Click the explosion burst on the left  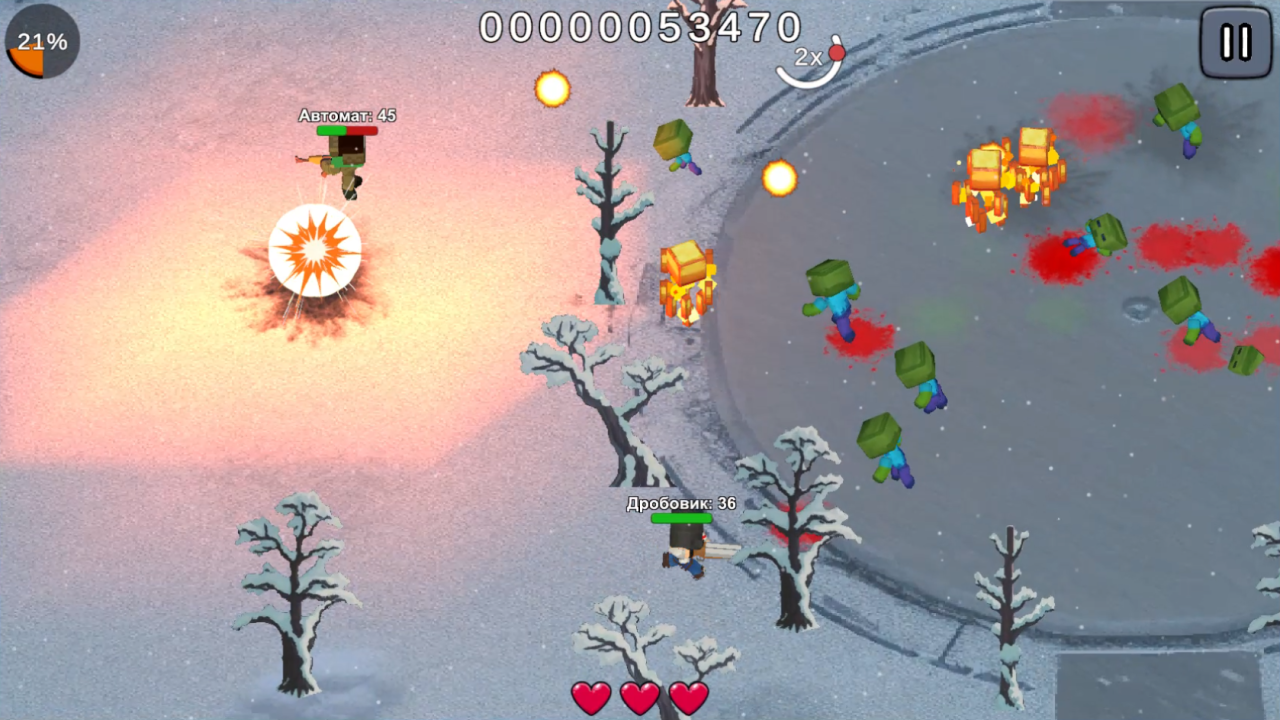click(x=315, y=248)
